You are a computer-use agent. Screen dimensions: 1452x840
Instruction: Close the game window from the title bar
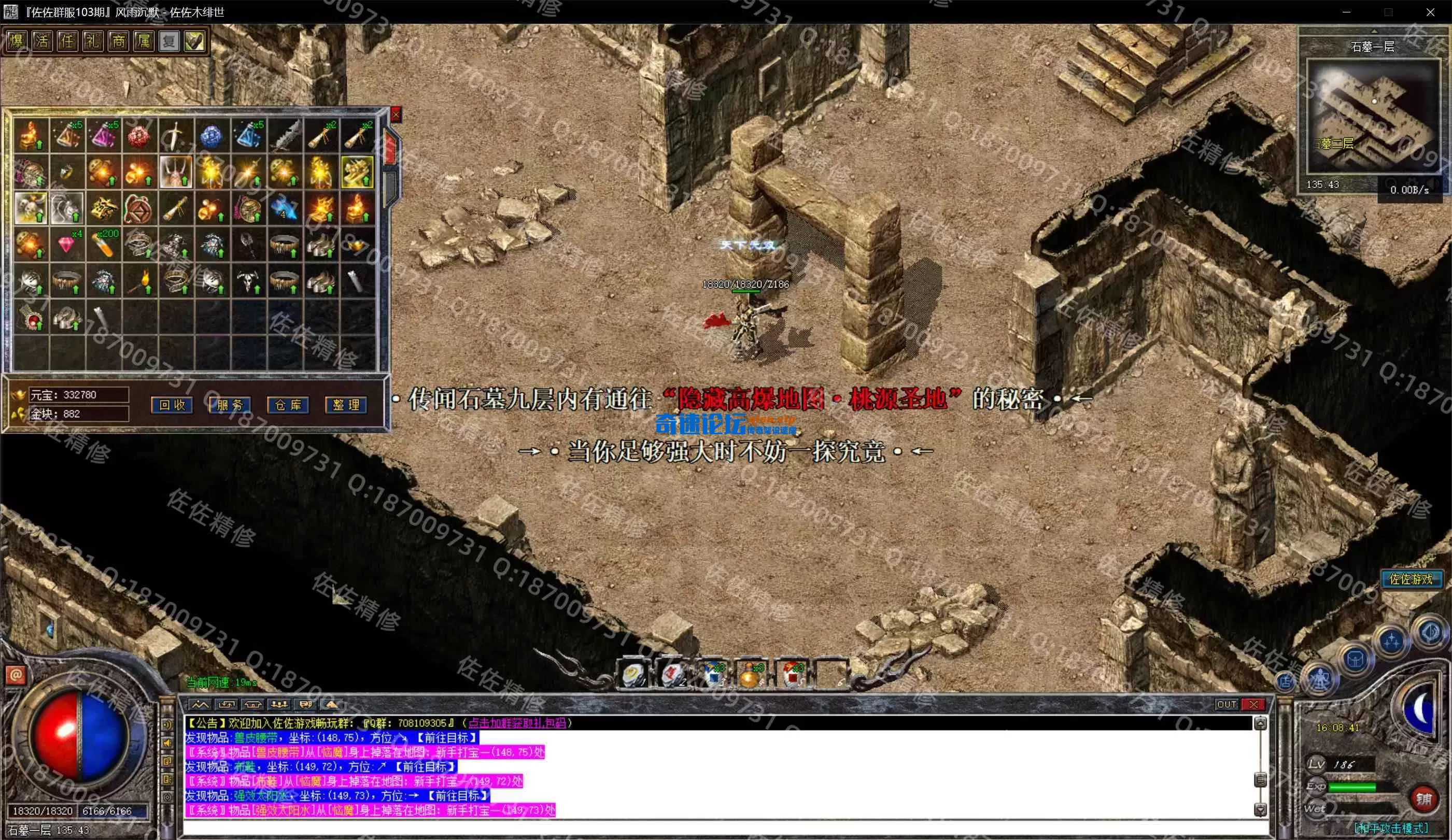(1430, 12)
